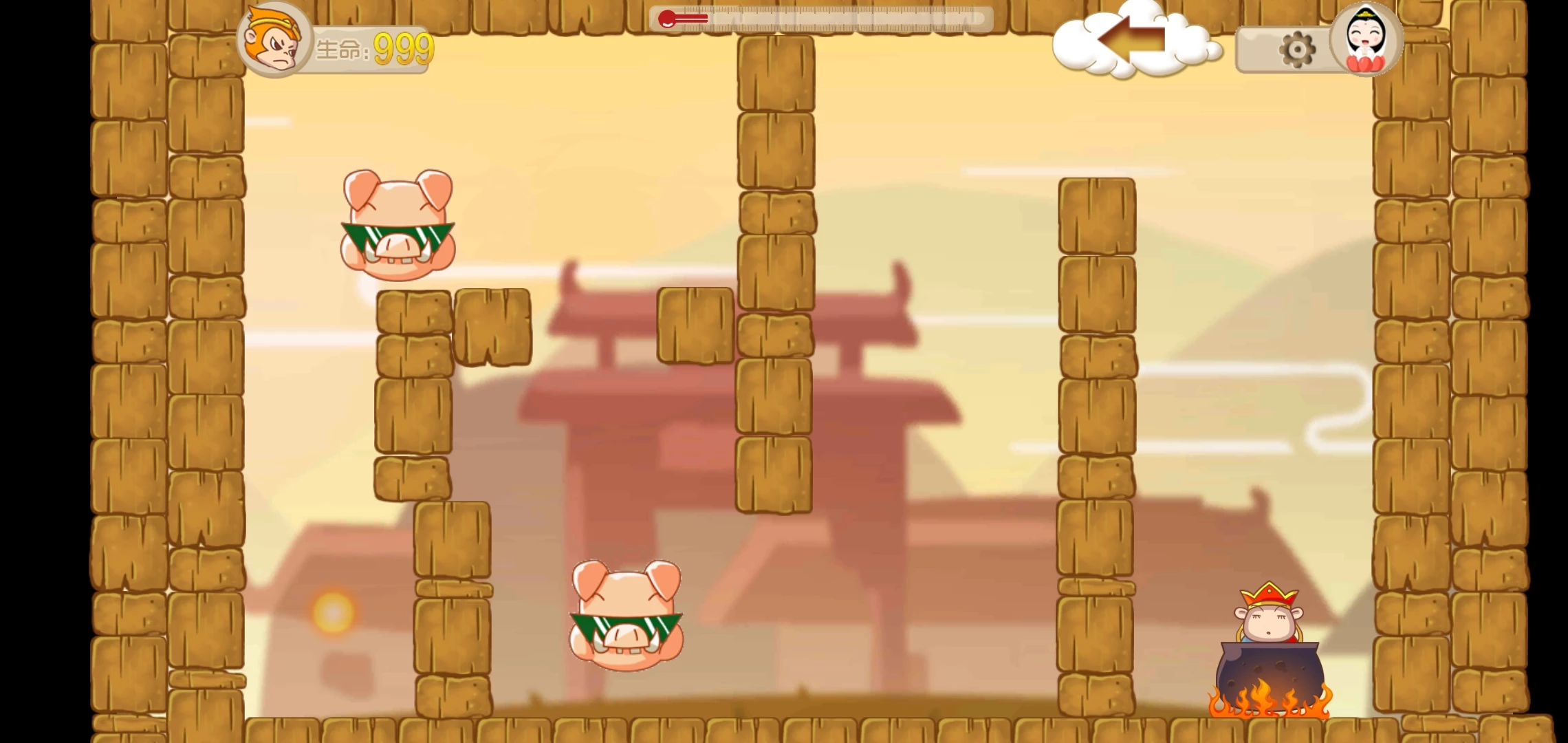Image resolution: width=1568 pixels, height=743 pixels.
Task: Tap the Monkey King avatar
Action: click(x=274, y=40)
